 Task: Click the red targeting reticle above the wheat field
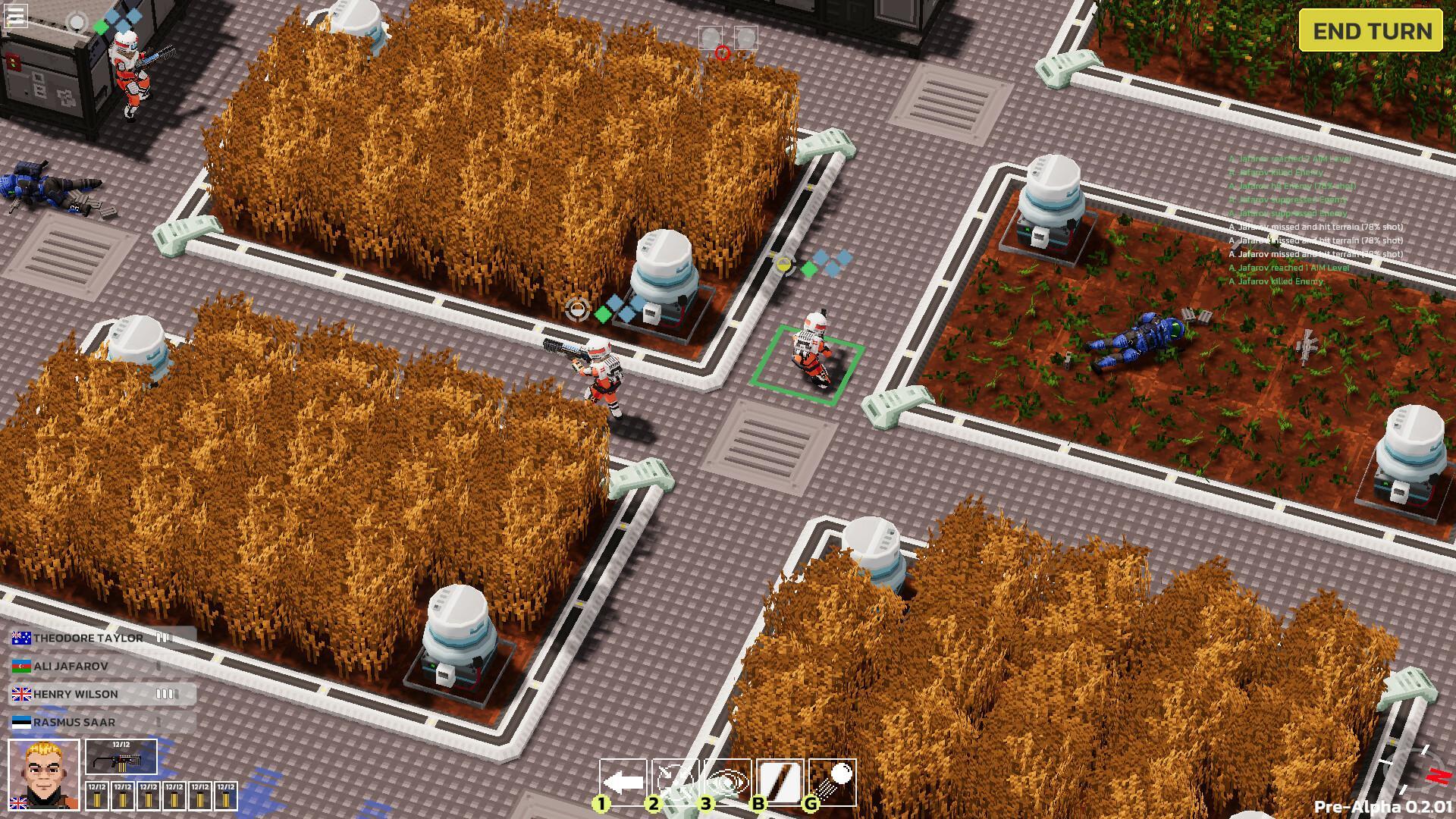click(721, 55)
